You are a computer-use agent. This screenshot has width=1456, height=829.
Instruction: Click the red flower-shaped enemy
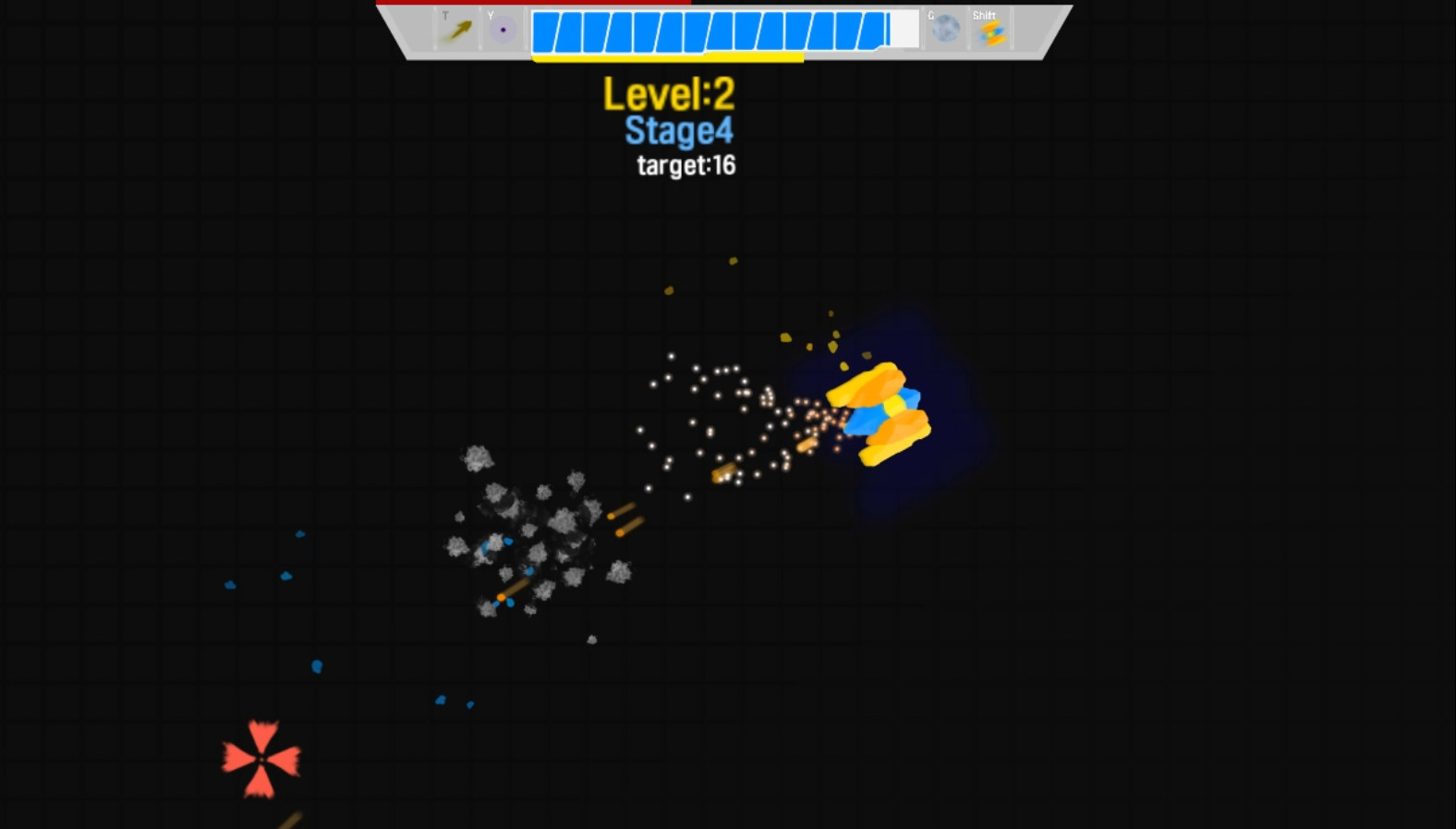coord(261,758)
